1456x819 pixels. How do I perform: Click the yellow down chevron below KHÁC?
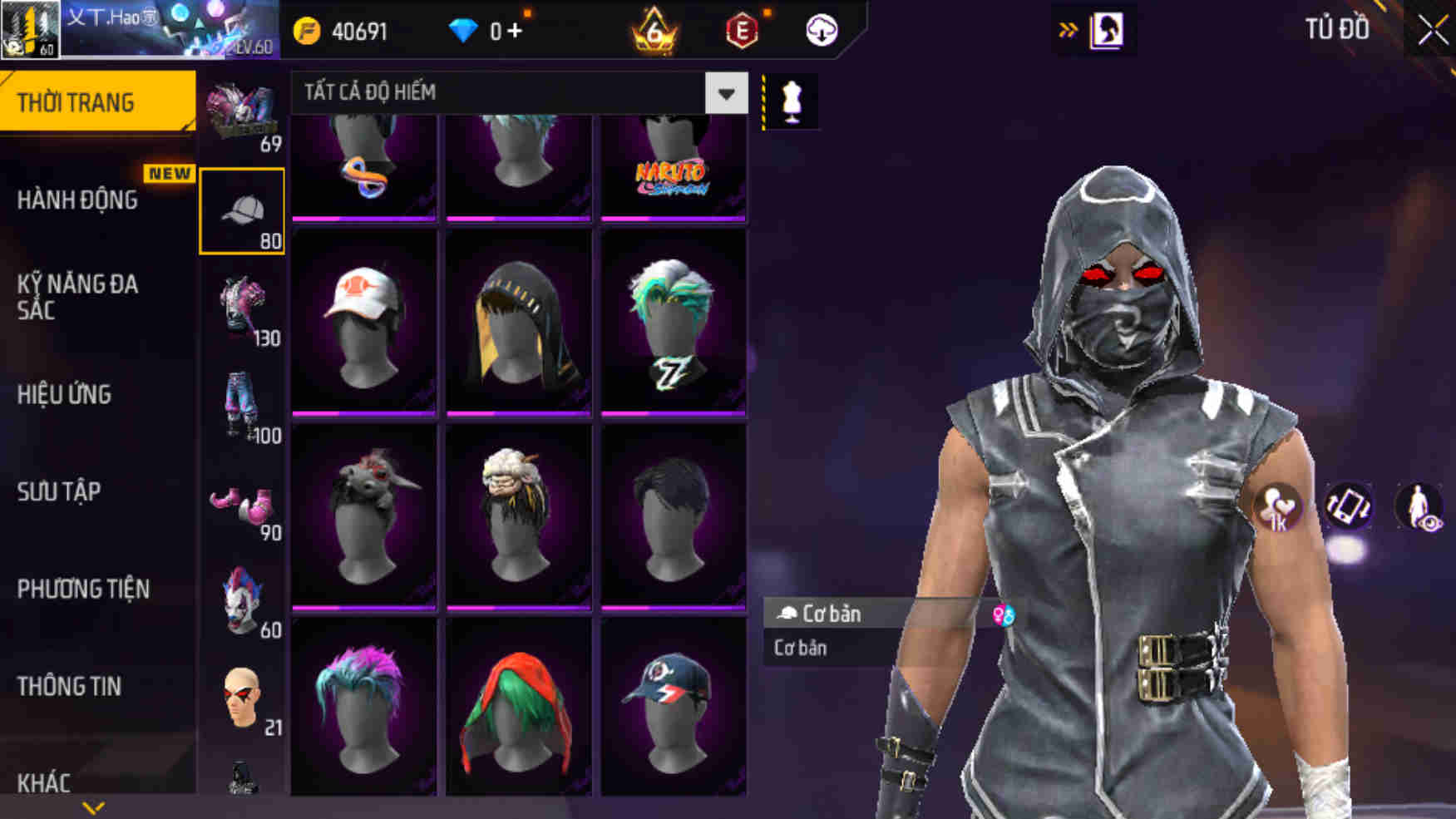[x=94, y=808]
